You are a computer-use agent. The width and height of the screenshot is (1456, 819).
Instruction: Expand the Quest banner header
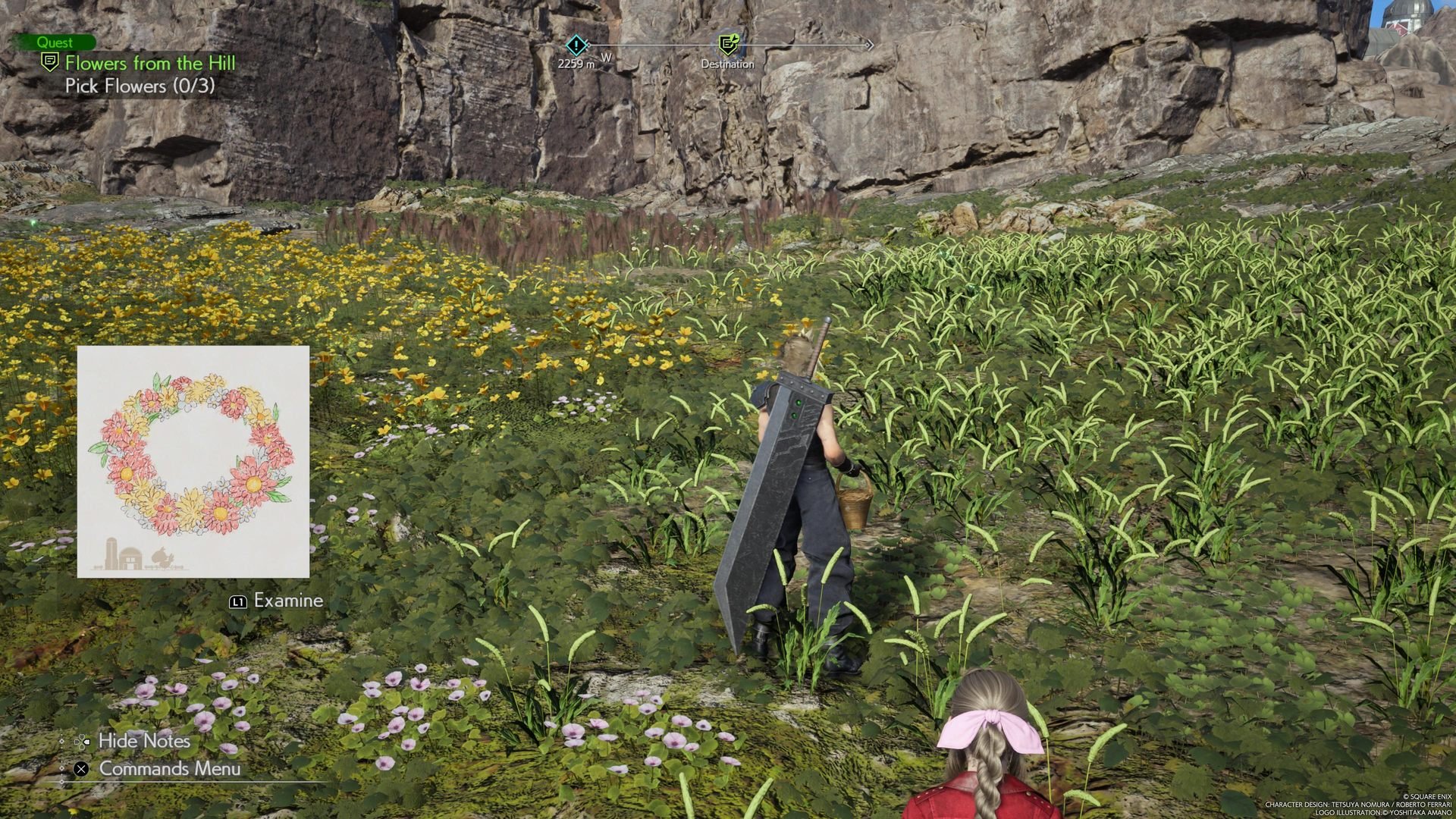60,42
